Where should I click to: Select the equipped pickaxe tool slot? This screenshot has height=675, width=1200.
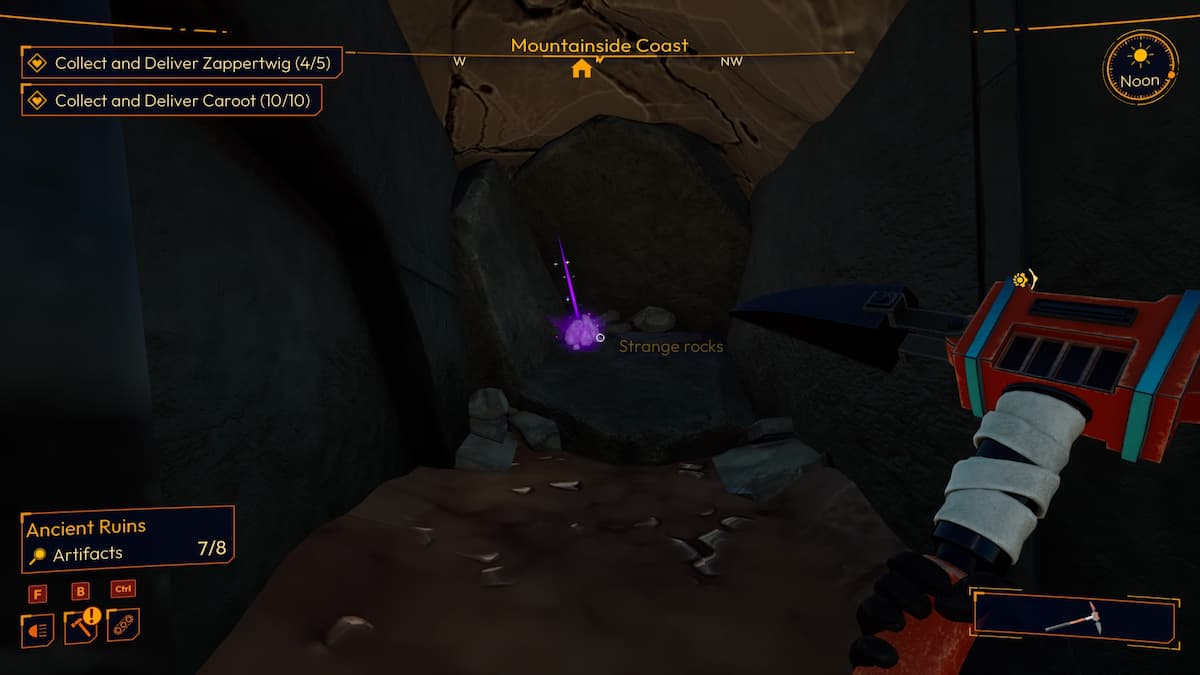[x=1073, y=618]
